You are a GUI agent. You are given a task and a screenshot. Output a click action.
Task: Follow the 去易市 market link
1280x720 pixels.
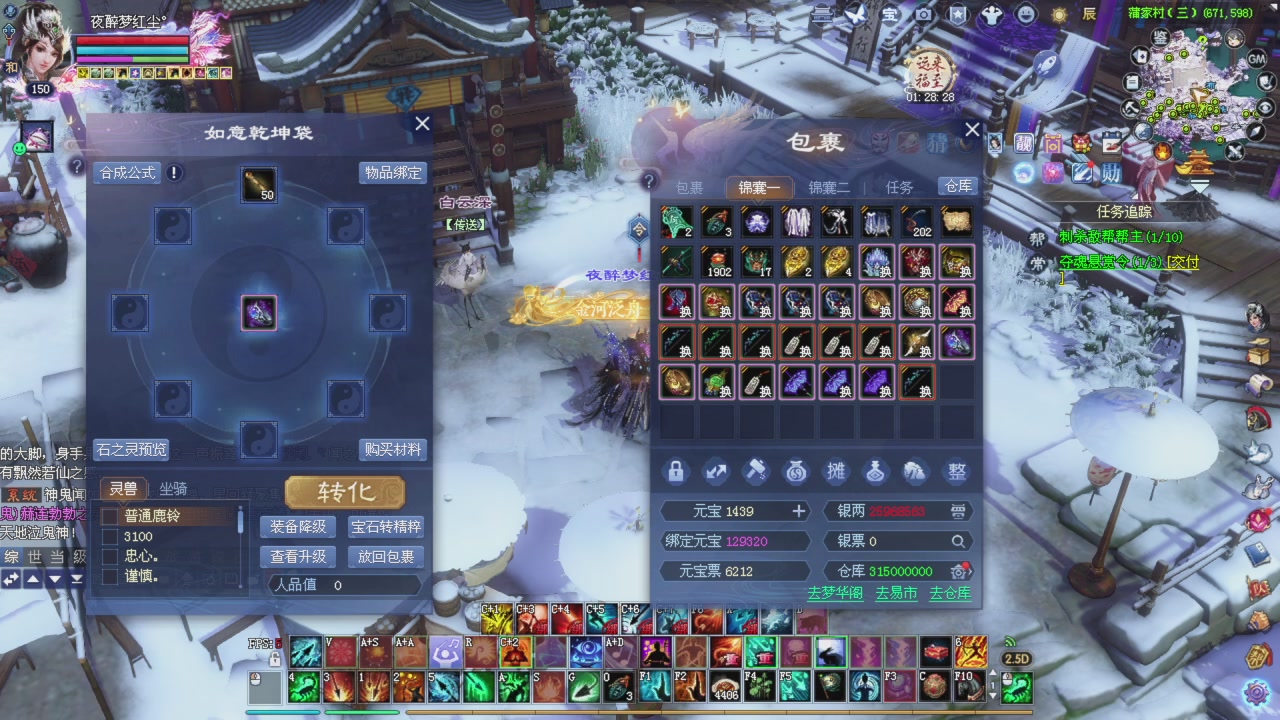(896, 593)
